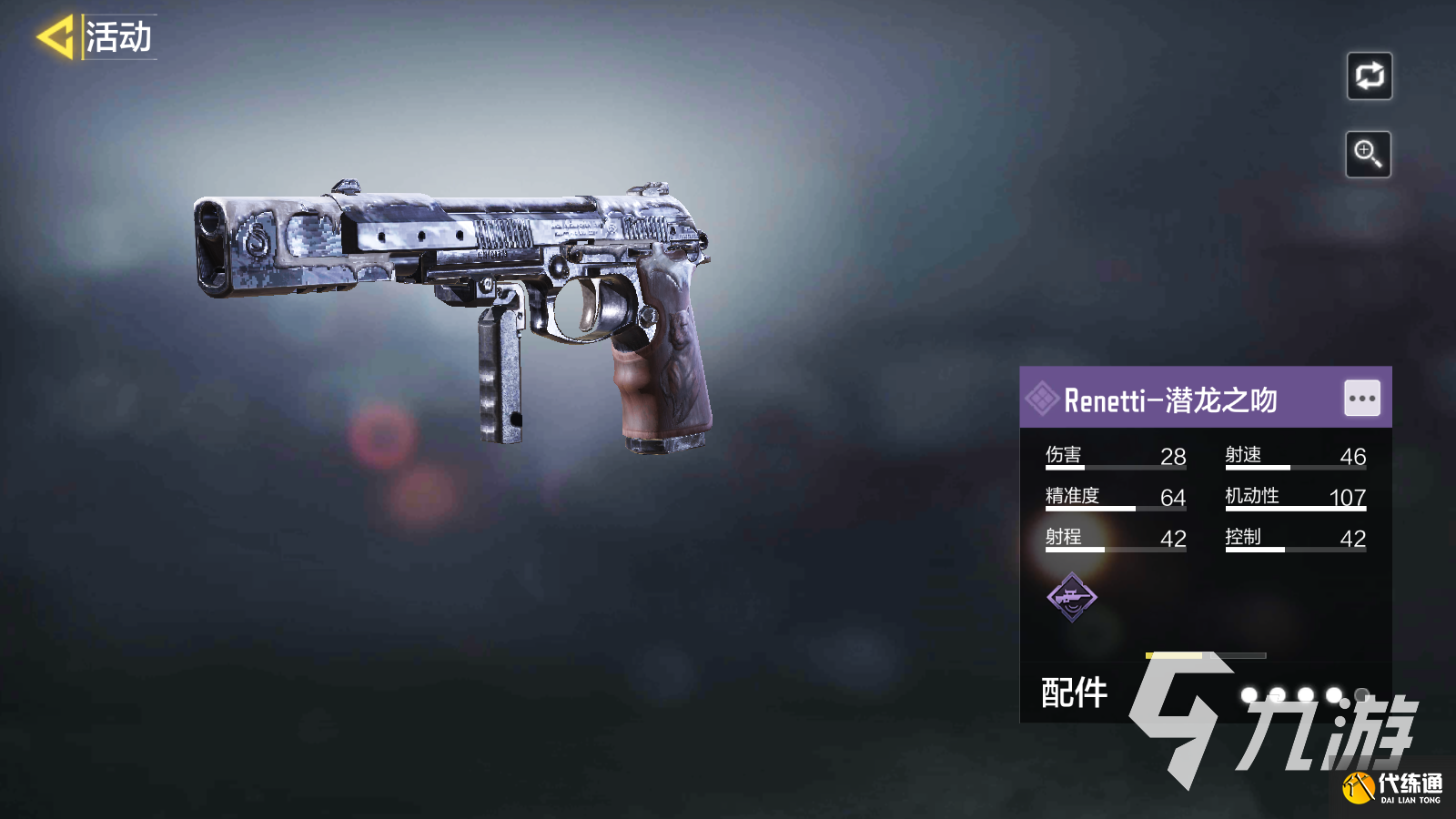Viewport: 1456px width, 819px height.
Task: Open the magnifier zoom inspect button
Action: 1368,154
